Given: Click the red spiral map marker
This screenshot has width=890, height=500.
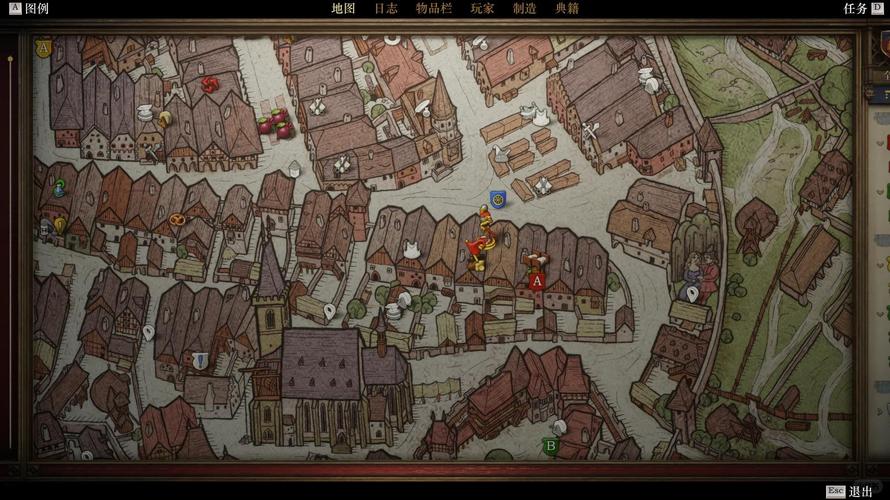Looking at the screenshot, I should coord(210,85).
